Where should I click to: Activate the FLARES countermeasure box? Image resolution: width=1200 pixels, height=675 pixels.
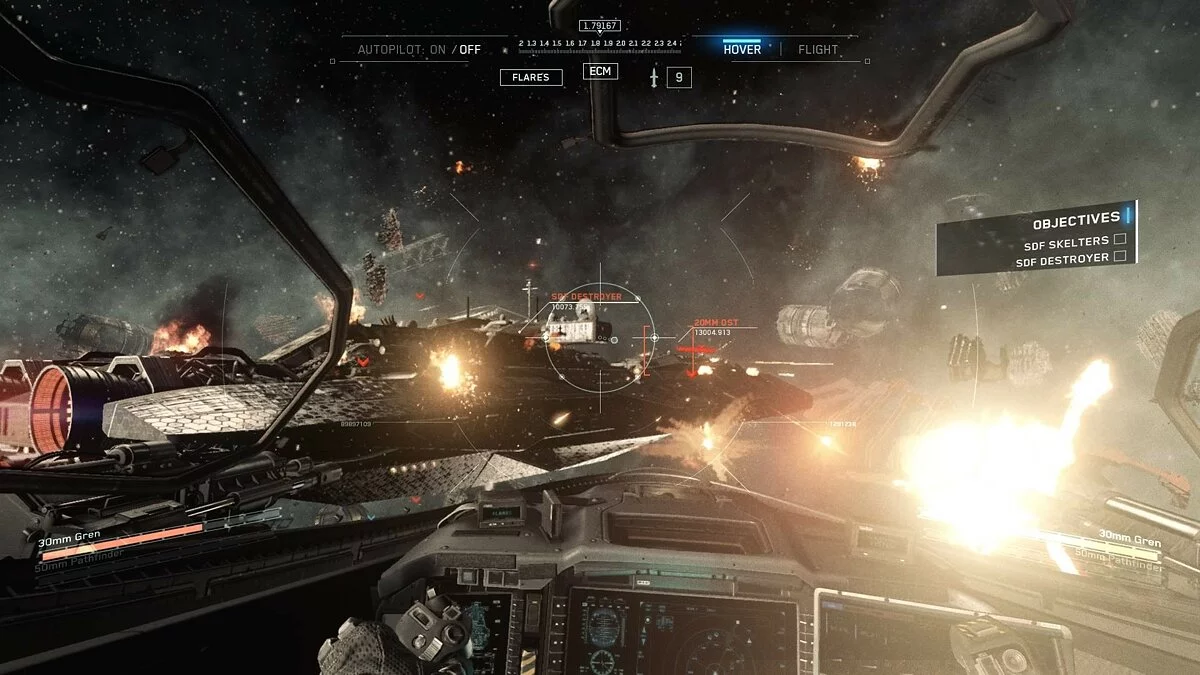coord(531,77)
